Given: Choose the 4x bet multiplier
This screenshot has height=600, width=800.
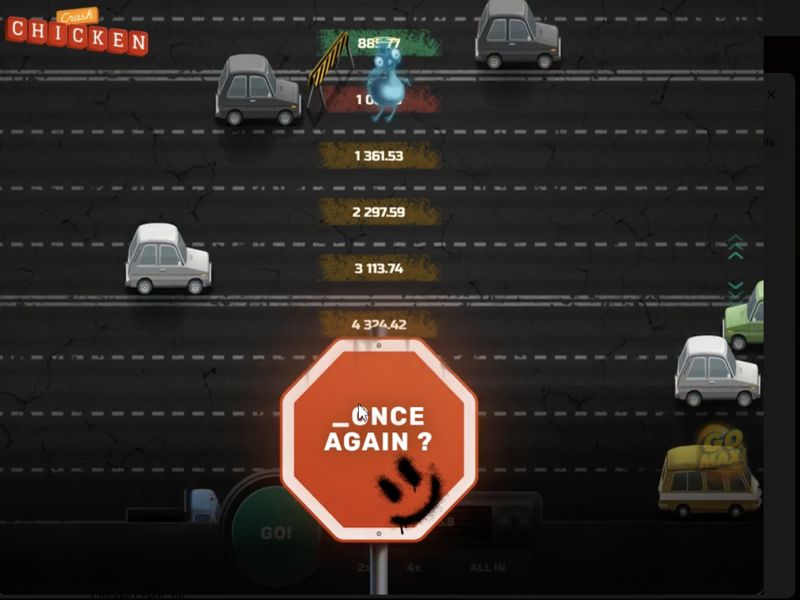Looking at the screenshot, I should (x=413, y=567).
